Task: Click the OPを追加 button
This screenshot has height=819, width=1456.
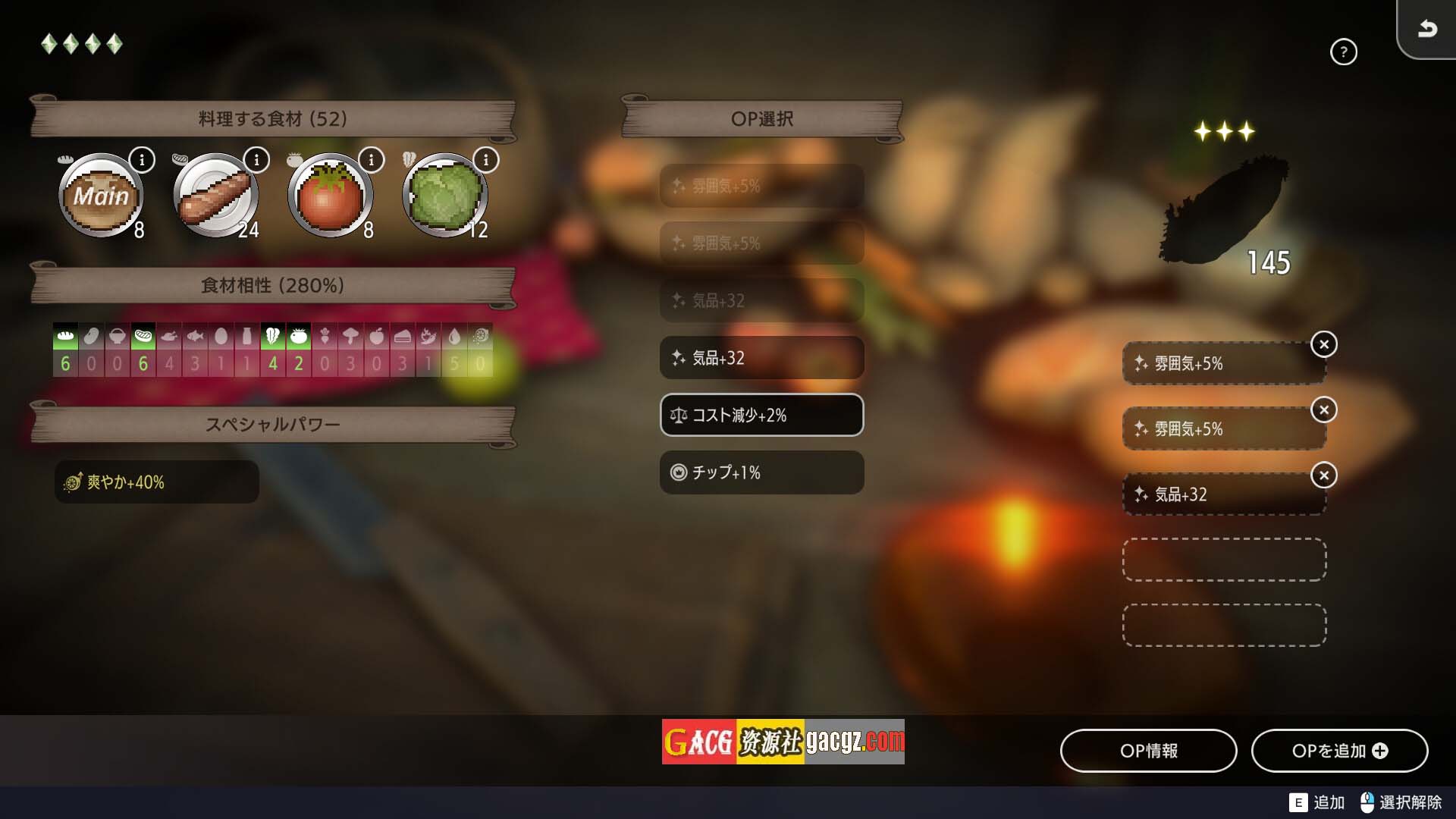Action: (x=1339, y=751)
